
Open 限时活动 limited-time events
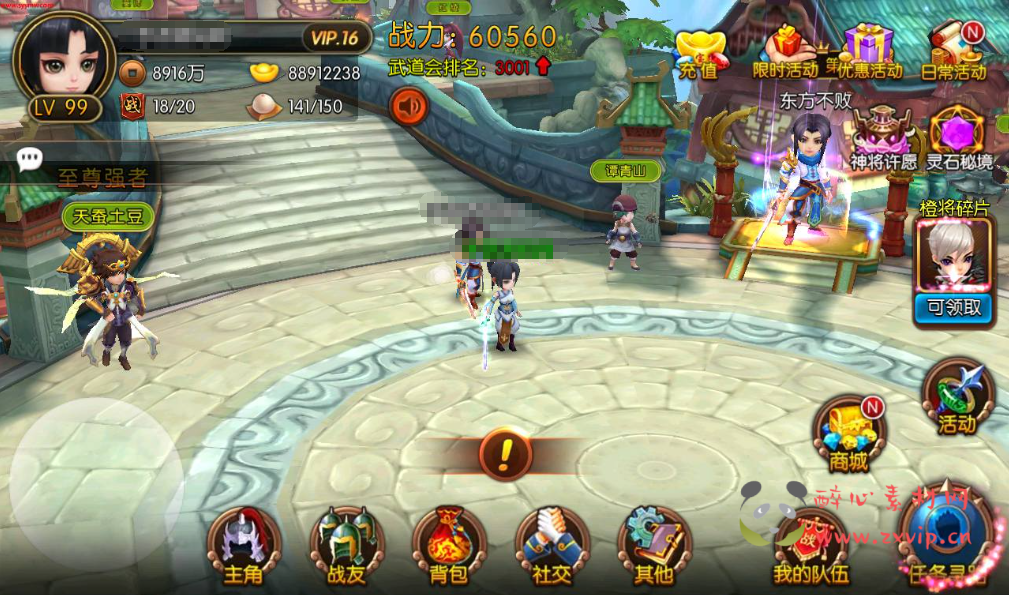(786, 52)
